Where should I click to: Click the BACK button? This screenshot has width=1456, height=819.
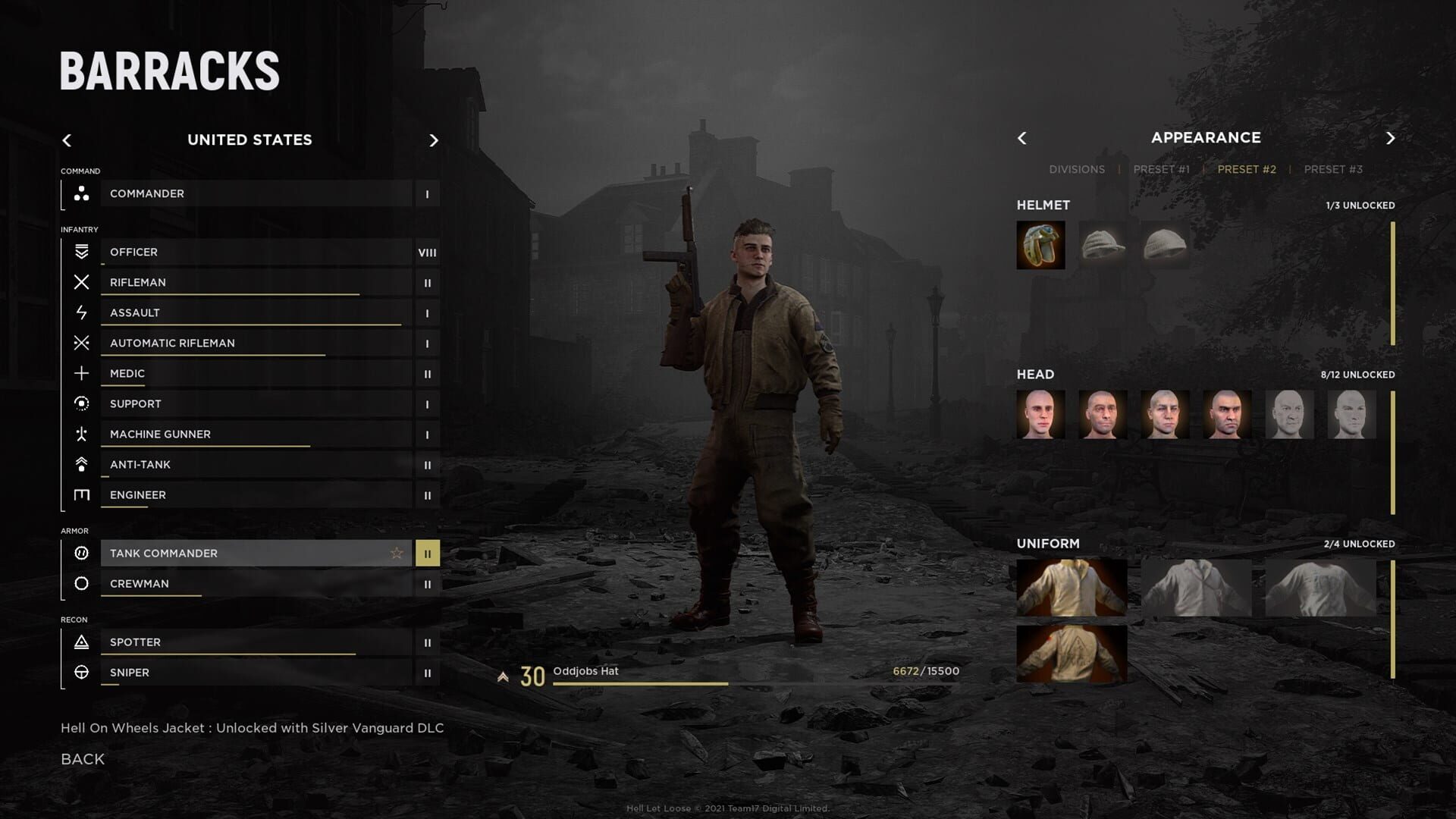[81, 758]
